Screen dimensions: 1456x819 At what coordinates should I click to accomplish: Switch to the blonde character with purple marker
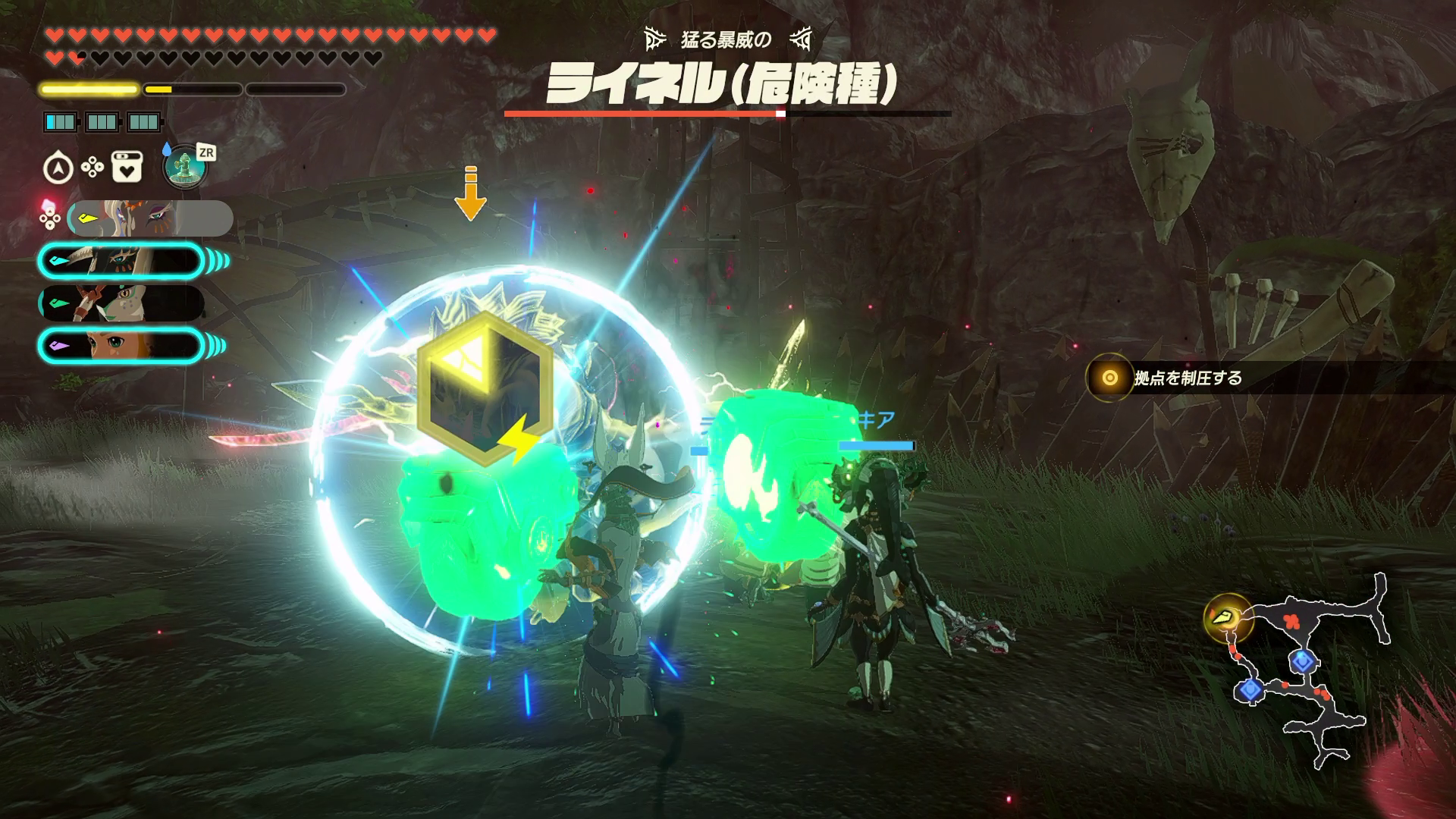click(121, 346)
